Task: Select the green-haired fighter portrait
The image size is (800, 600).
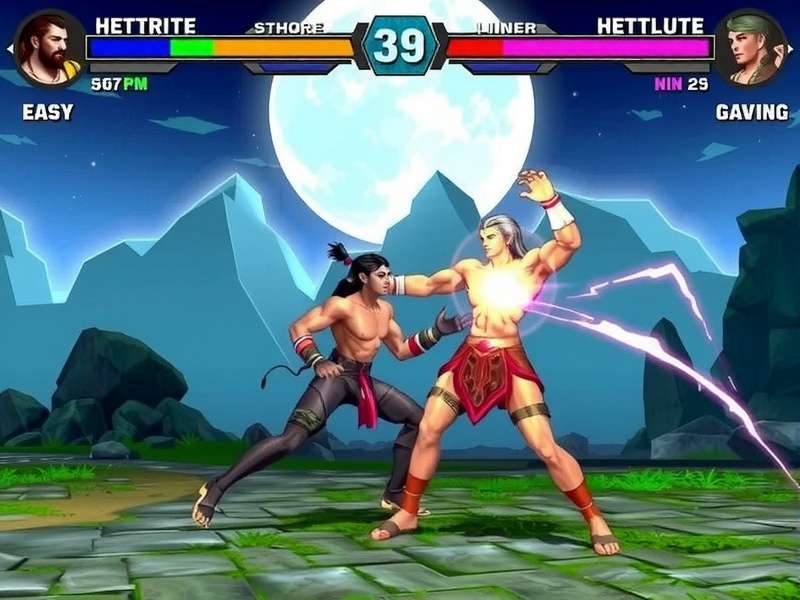Action: [755, 47]
